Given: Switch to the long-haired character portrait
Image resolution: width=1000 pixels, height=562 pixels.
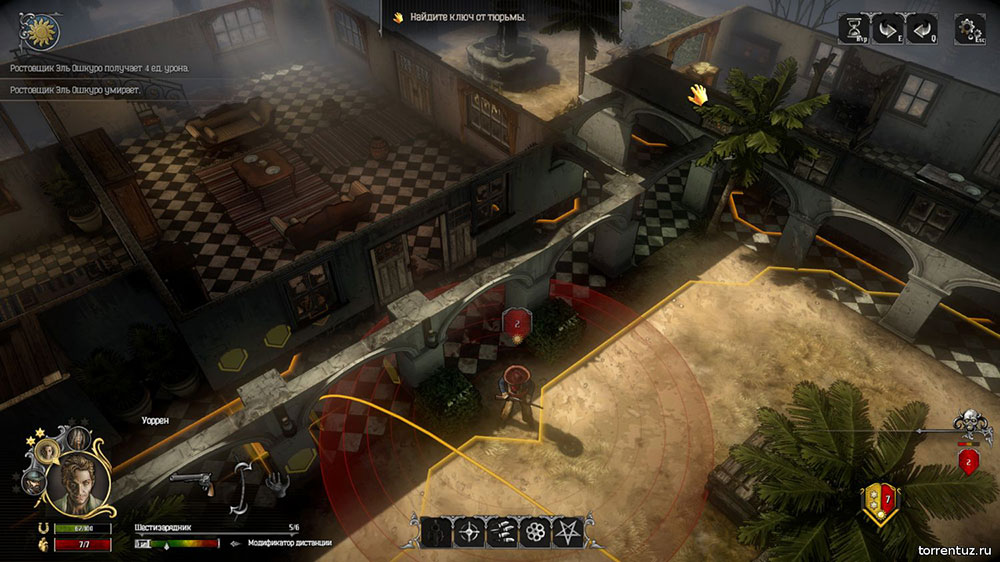Looking at the screenshot, I should pos(77,438).
